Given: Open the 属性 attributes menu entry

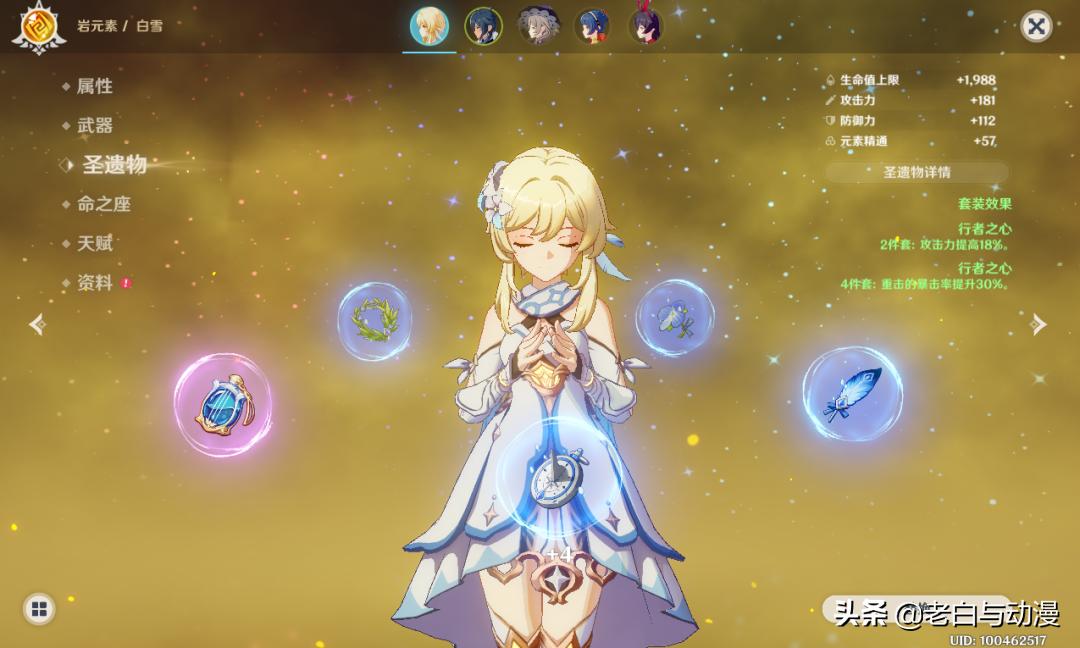Looking at the screenshot, I should pos(94,86).
